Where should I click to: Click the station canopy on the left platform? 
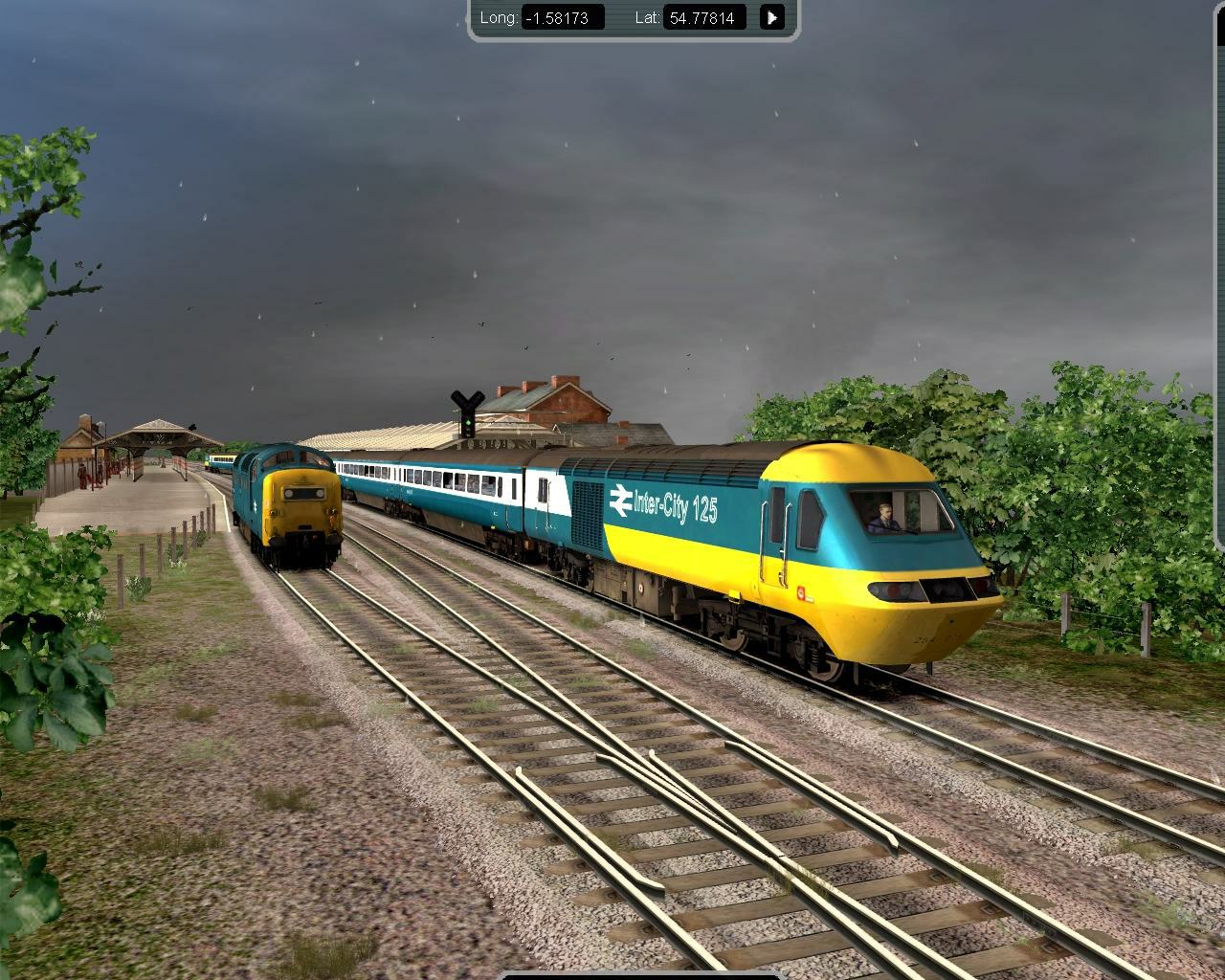point(153,431)
